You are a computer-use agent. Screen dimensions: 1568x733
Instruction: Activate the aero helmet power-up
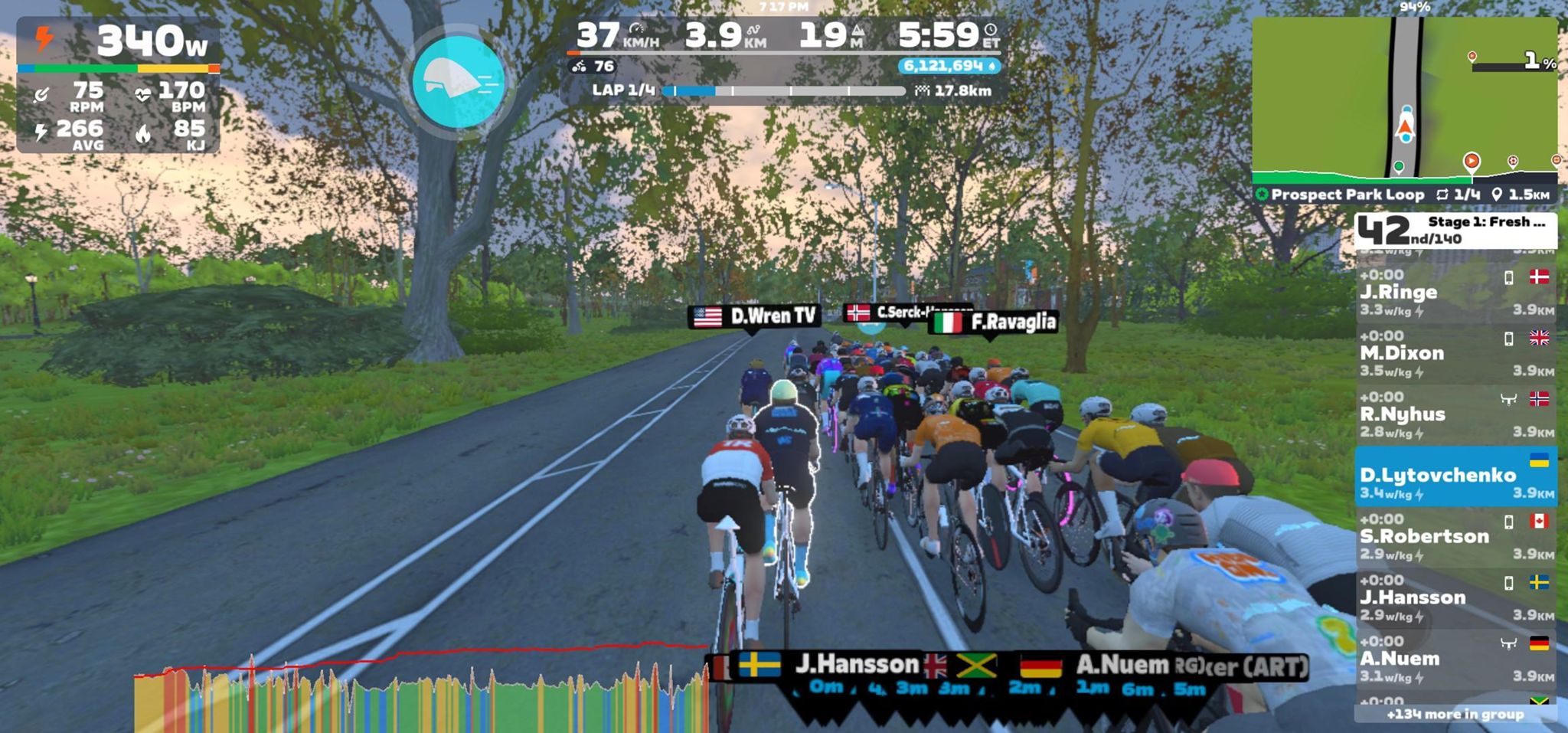tap(458, 81)
